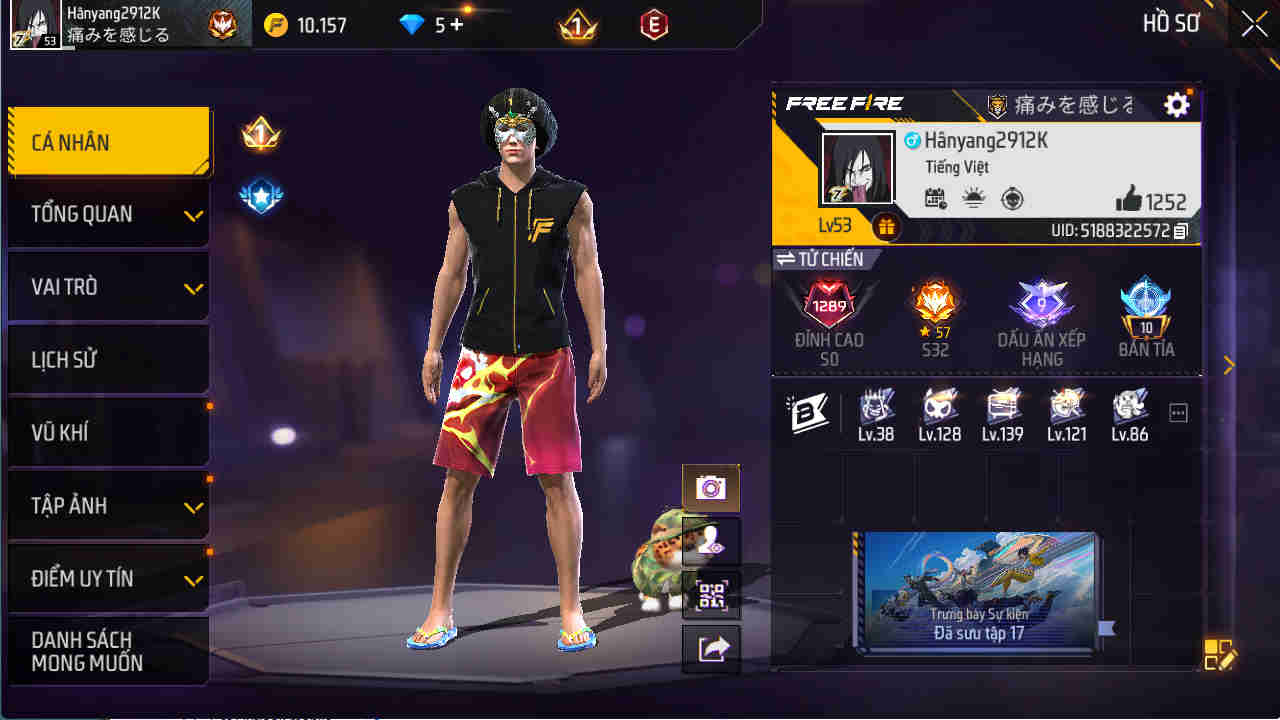Image resolution: width=1280 pixels, height=720 pixels.
Task: Open the settings gear on the Free Fire card
Action: click(1177, 104)
